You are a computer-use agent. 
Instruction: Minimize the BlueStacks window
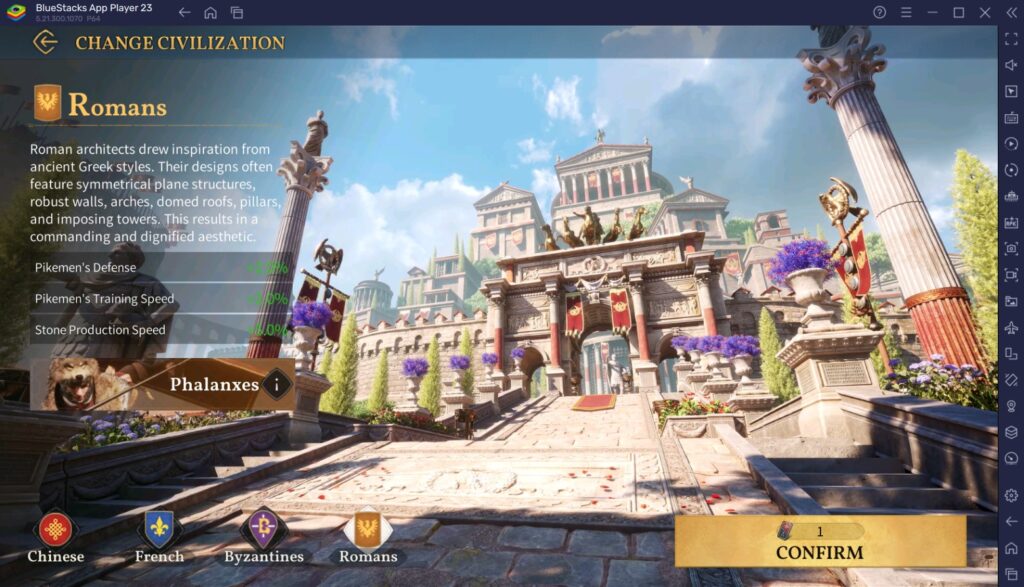click(x=932, y=12)
